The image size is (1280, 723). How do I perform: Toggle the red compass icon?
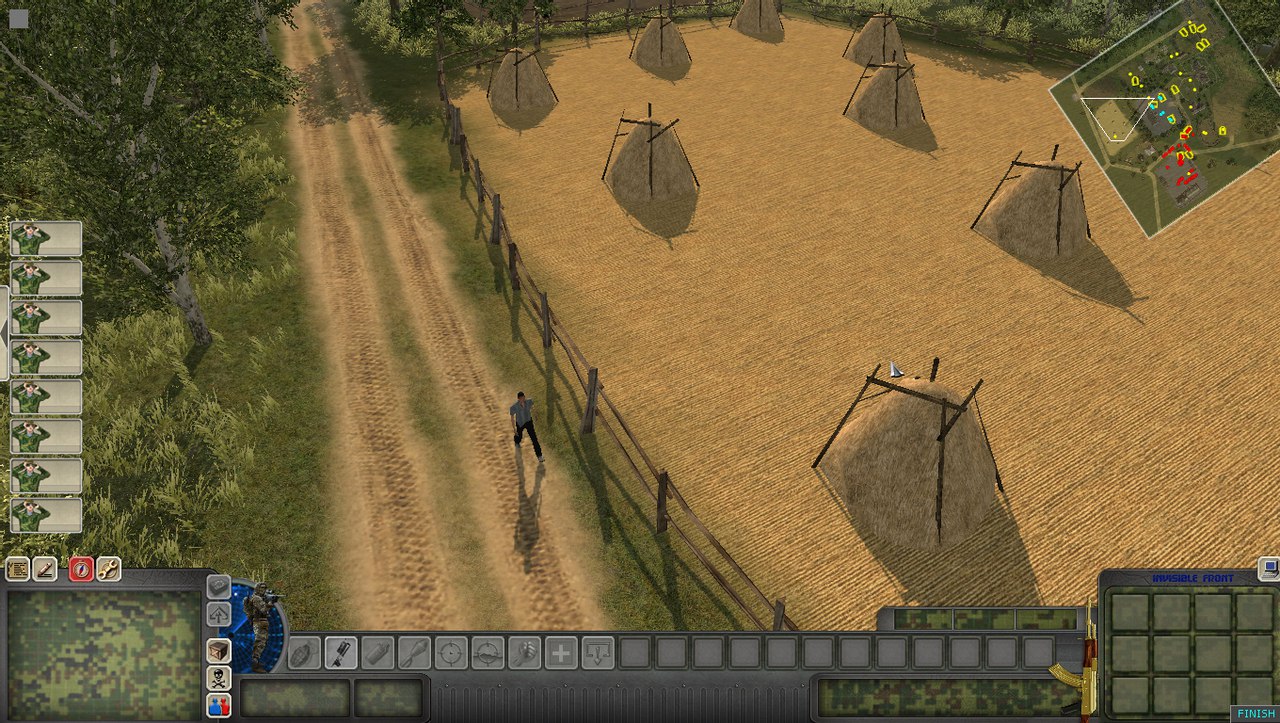pyautogui.click(x=81, y=569)
